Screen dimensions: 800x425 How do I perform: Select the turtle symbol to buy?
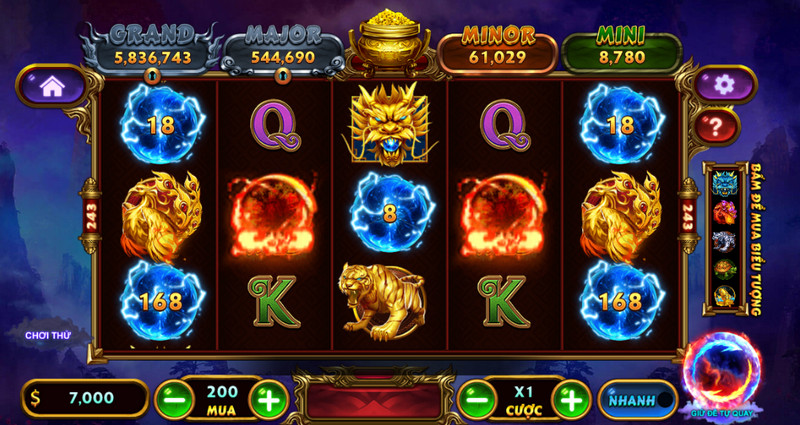coord(725,268)
